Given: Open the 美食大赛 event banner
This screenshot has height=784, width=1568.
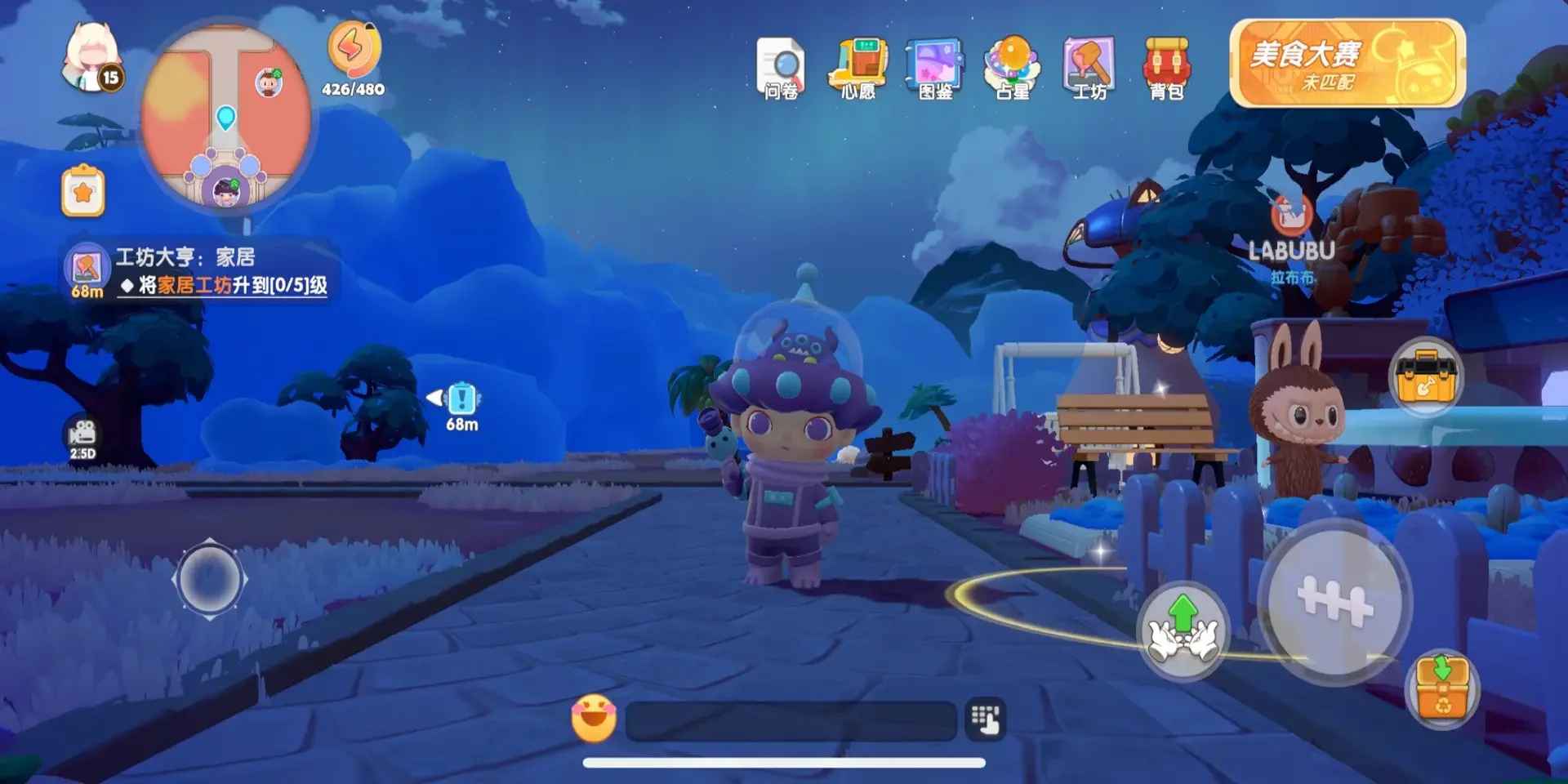Looking at the screenshot, I should (x=1347, y=64).
